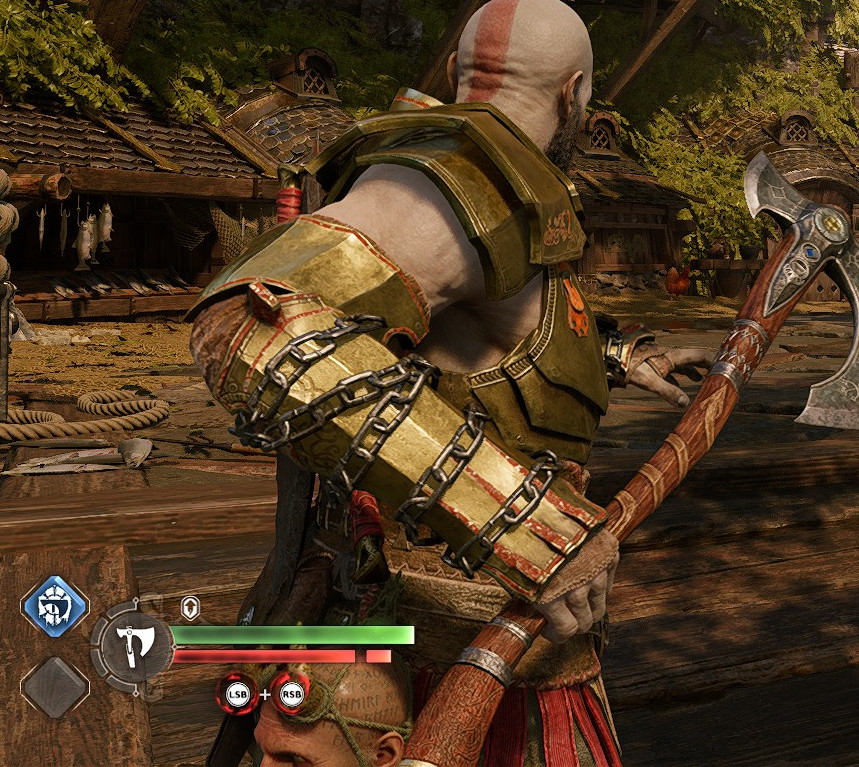Select the Leviathan Axe weapon icon
Image resolution: width=859 pixels, height=767 pixels.
click(x=131, y=646)
